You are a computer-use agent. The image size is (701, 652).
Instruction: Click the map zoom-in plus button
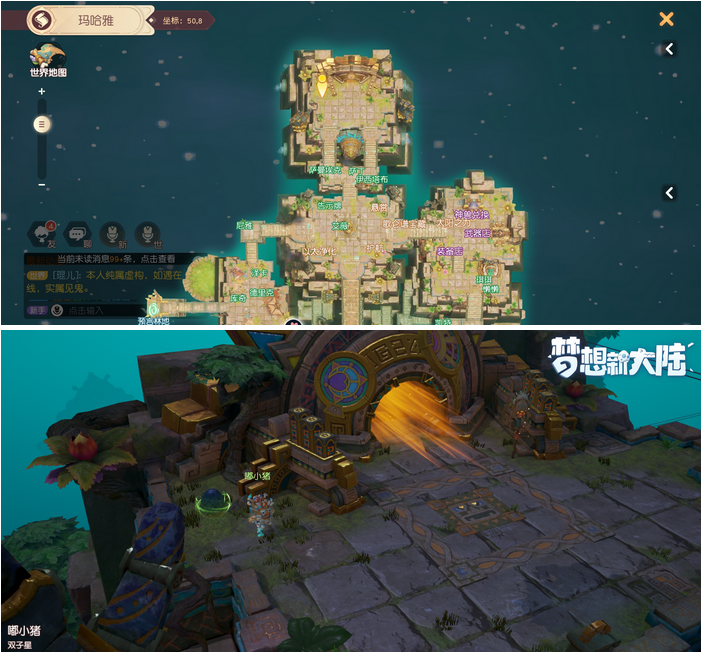41,92
